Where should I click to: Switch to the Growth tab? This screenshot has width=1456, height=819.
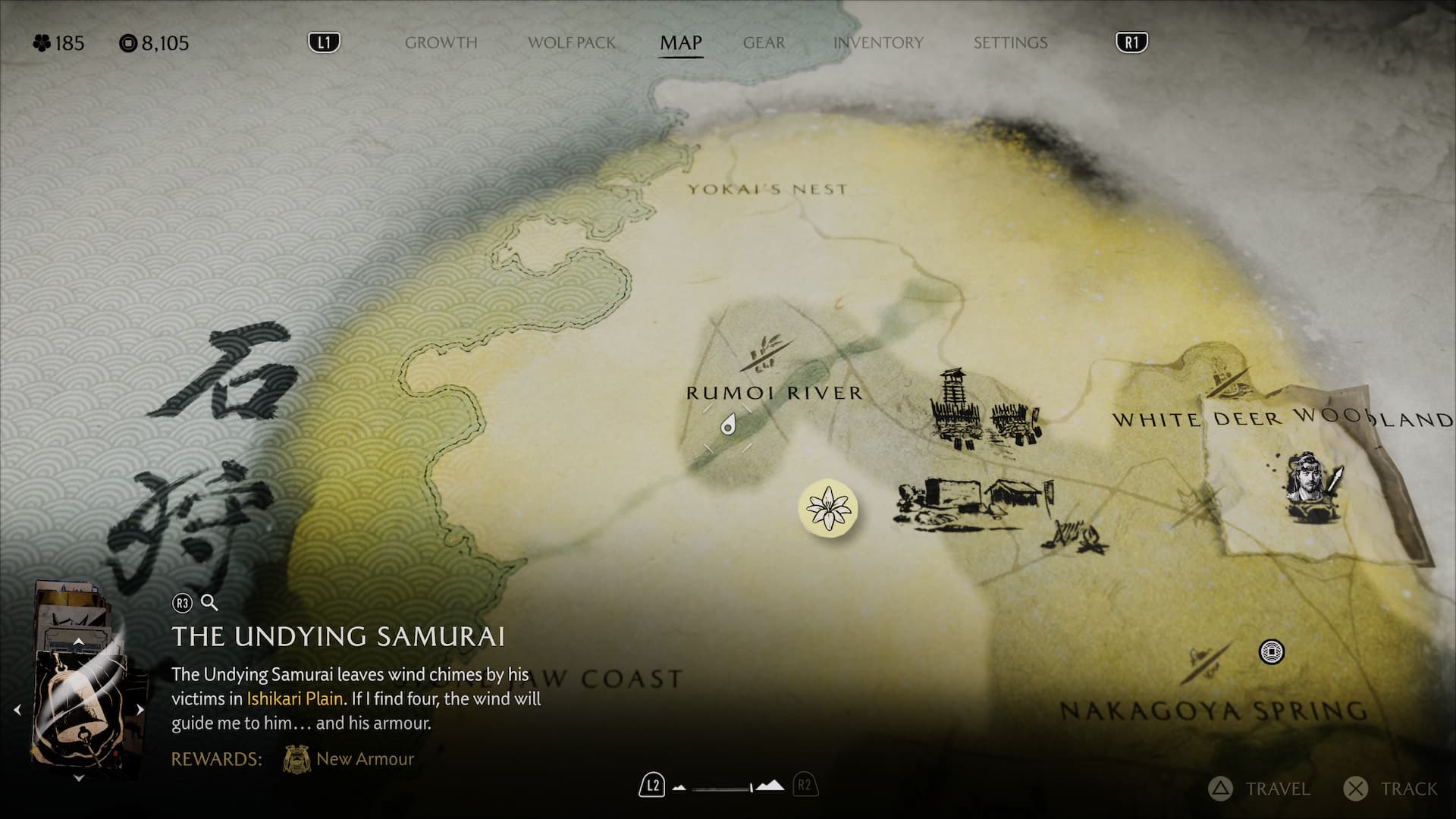[441, 43]
